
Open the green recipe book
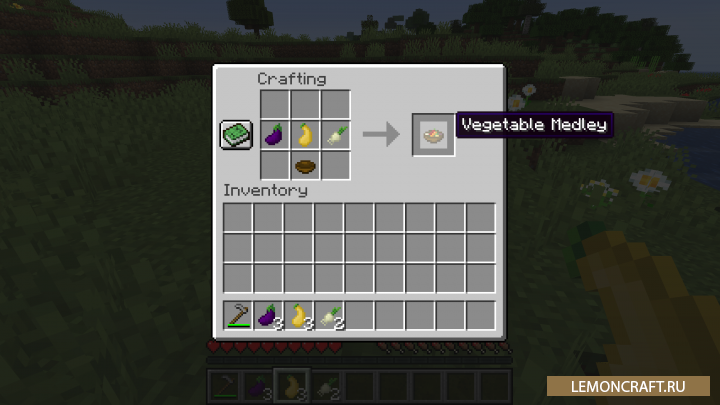(x=236, y=135)
